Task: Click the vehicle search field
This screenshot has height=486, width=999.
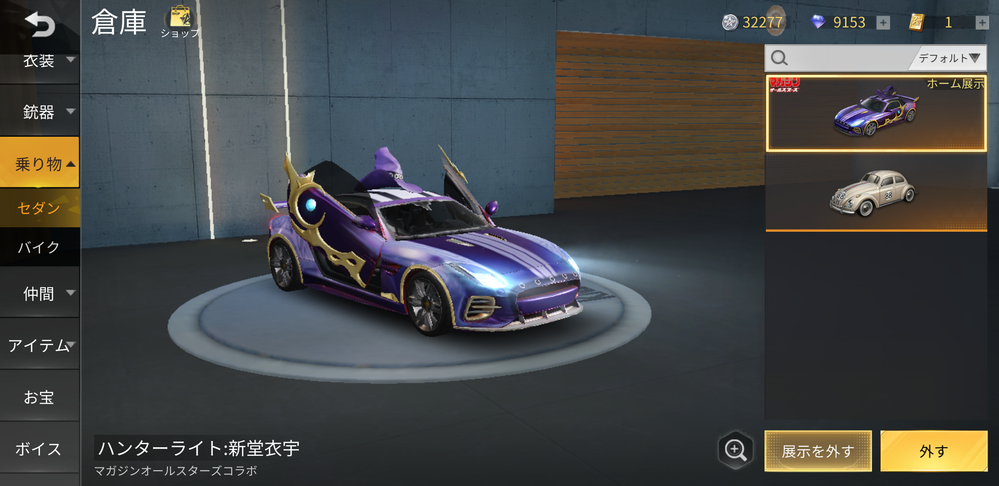Action: point(840,58)
